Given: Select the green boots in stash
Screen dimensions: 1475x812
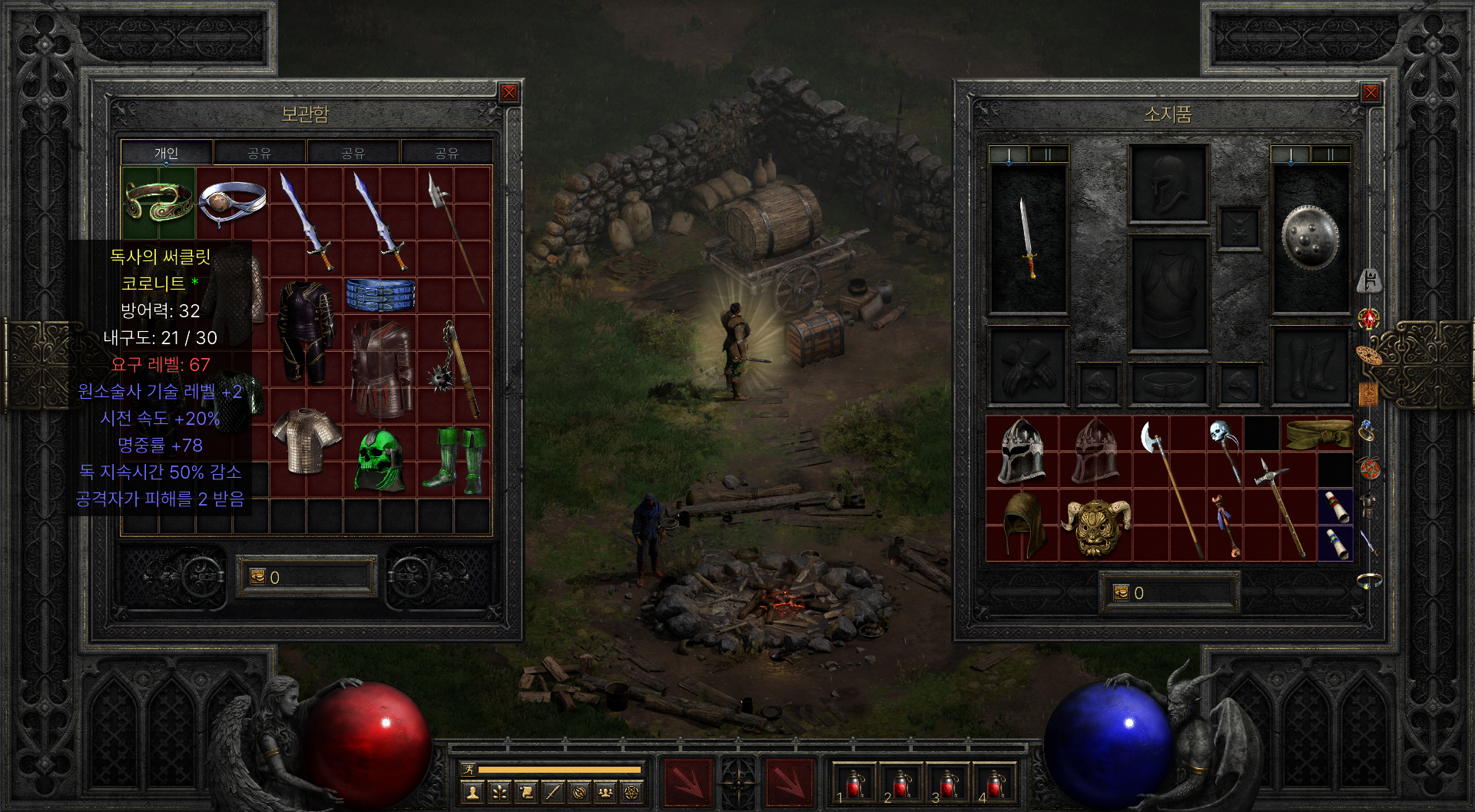Looking at the screenshot, I should point(454,460).
